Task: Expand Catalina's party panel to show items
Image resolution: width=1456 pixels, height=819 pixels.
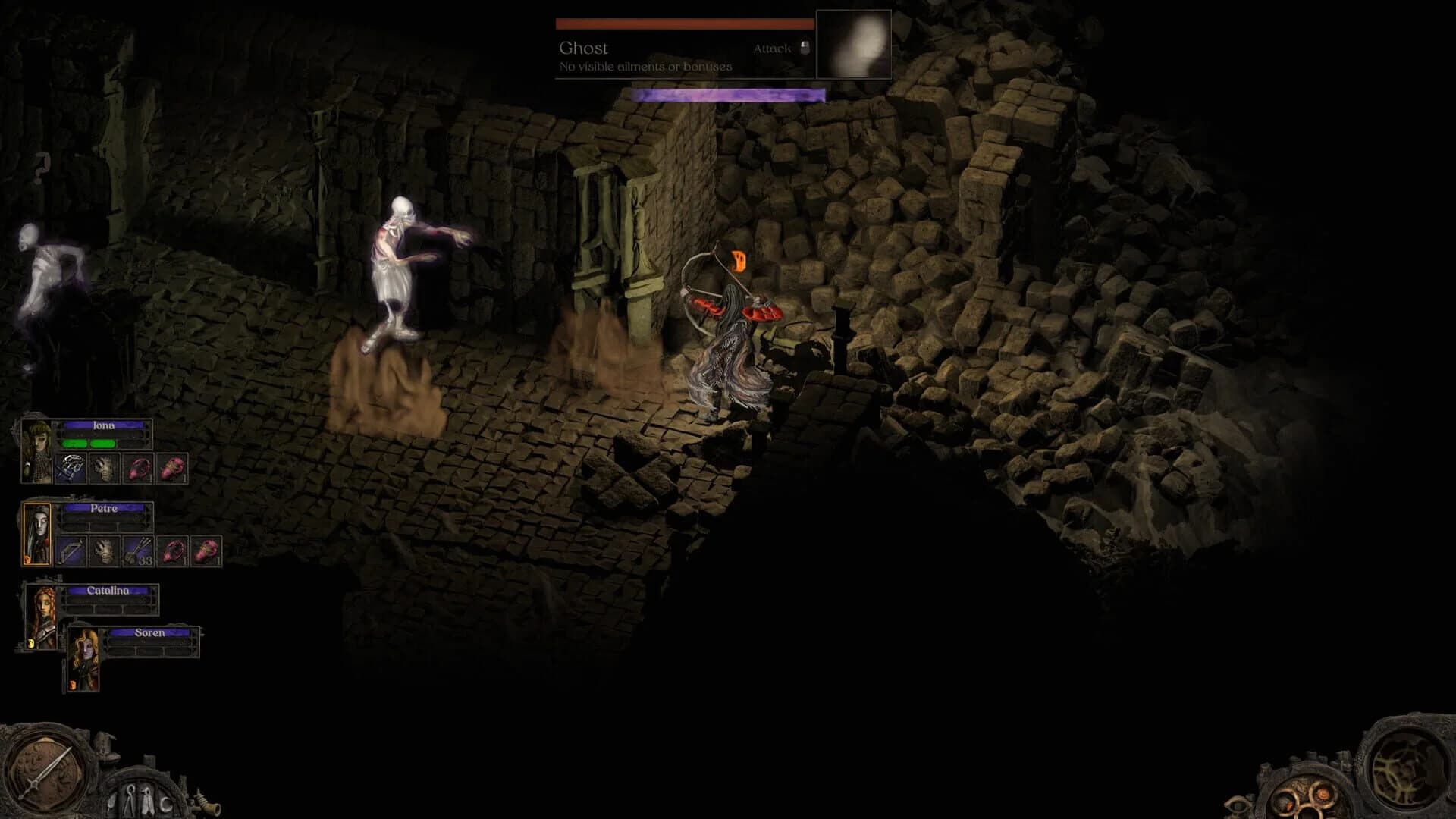Action: (108, 591)
